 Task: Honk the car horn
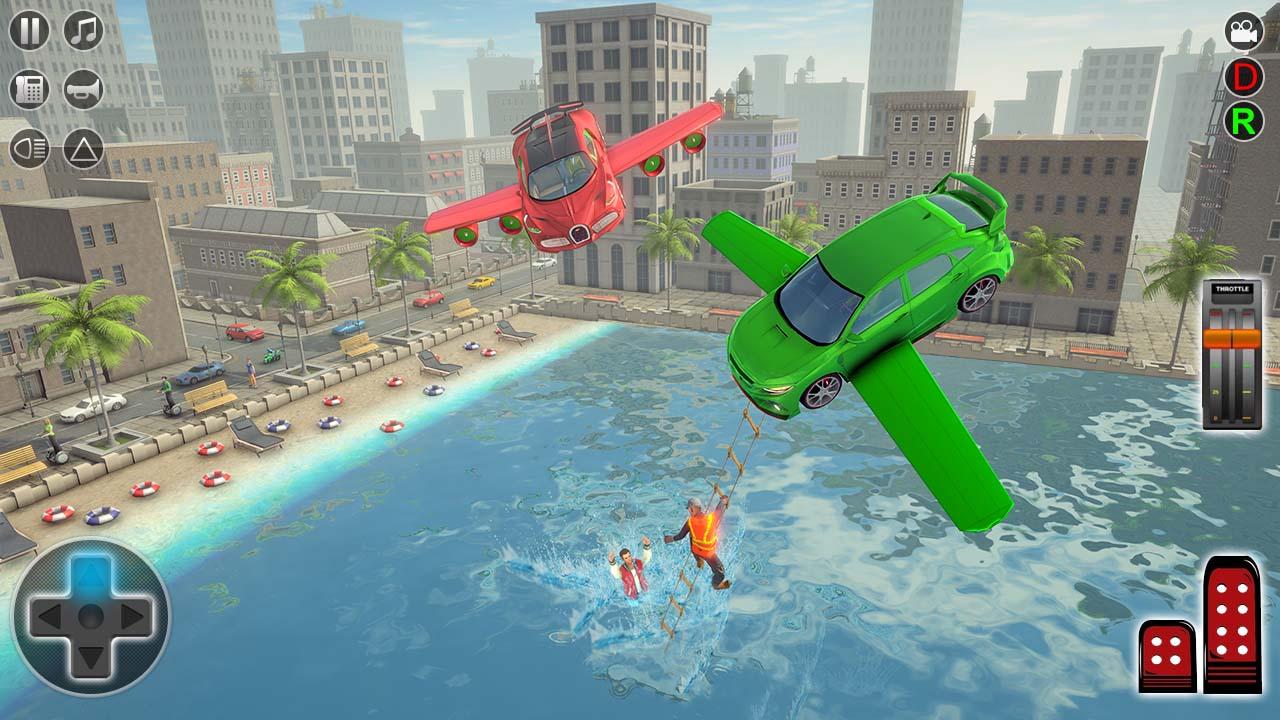83,88
